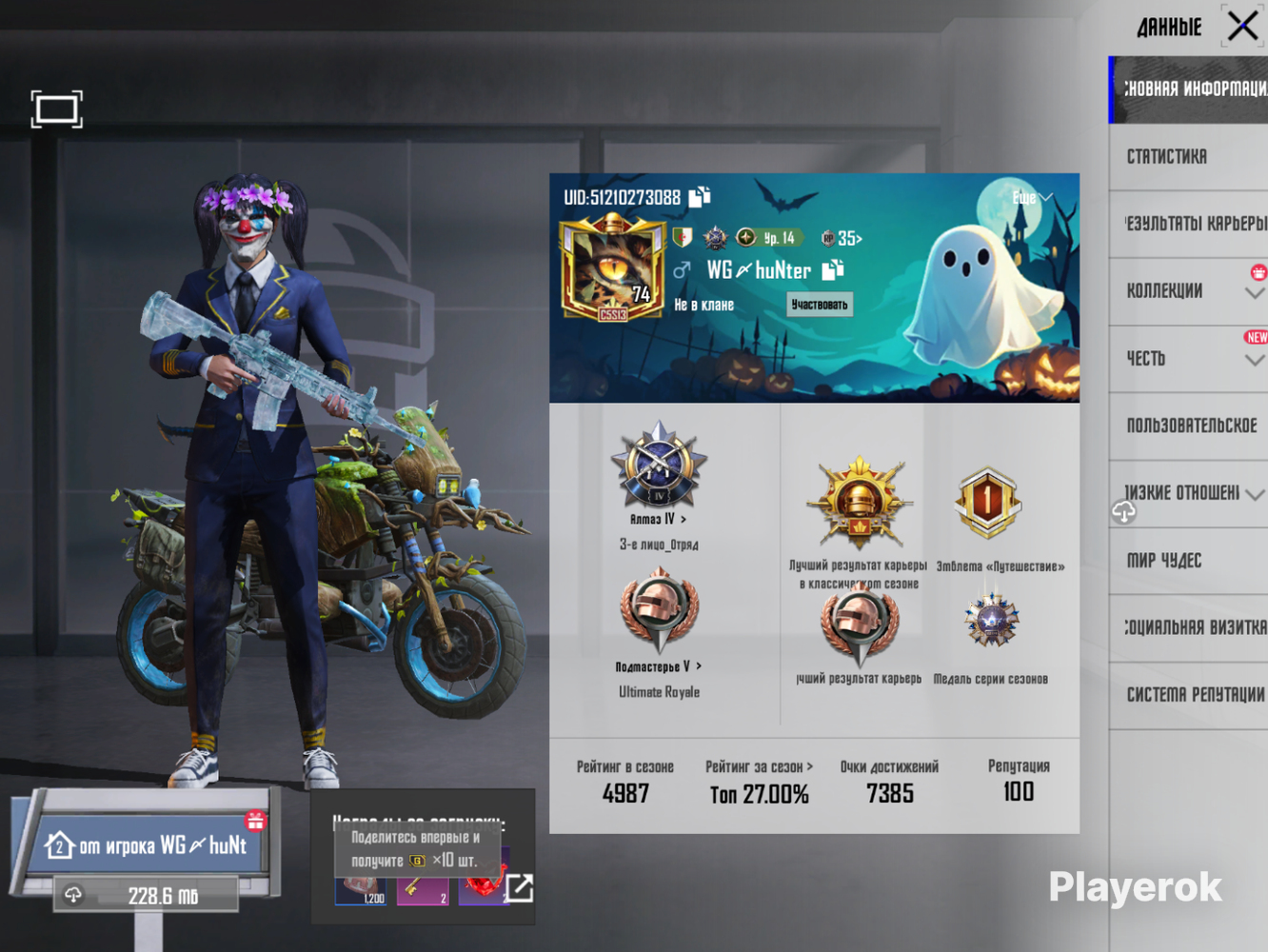
Task: Close the profile data screen
Action: pos(1241,26)
